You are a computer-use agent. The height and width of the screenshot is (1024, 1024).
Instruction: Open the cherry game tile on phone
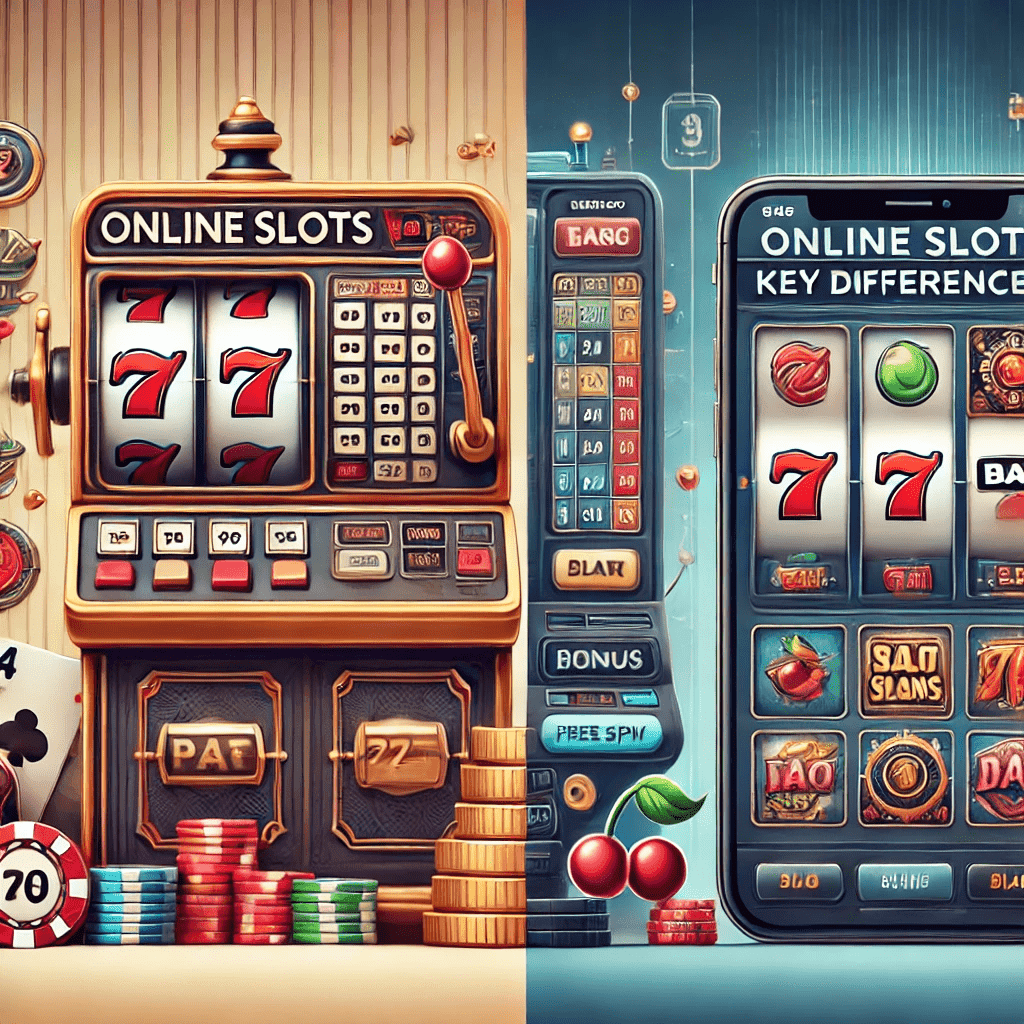[798, 672]
